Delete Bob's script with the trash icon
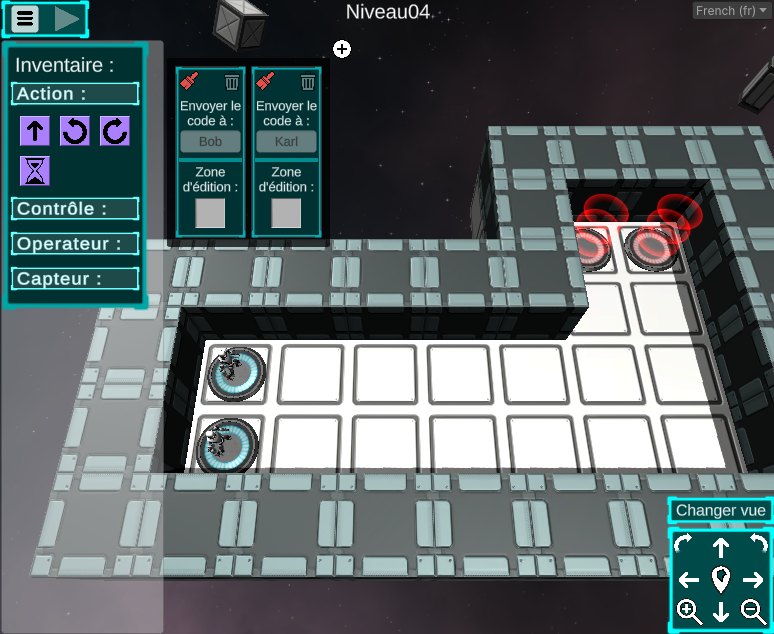 pos(232,82)
